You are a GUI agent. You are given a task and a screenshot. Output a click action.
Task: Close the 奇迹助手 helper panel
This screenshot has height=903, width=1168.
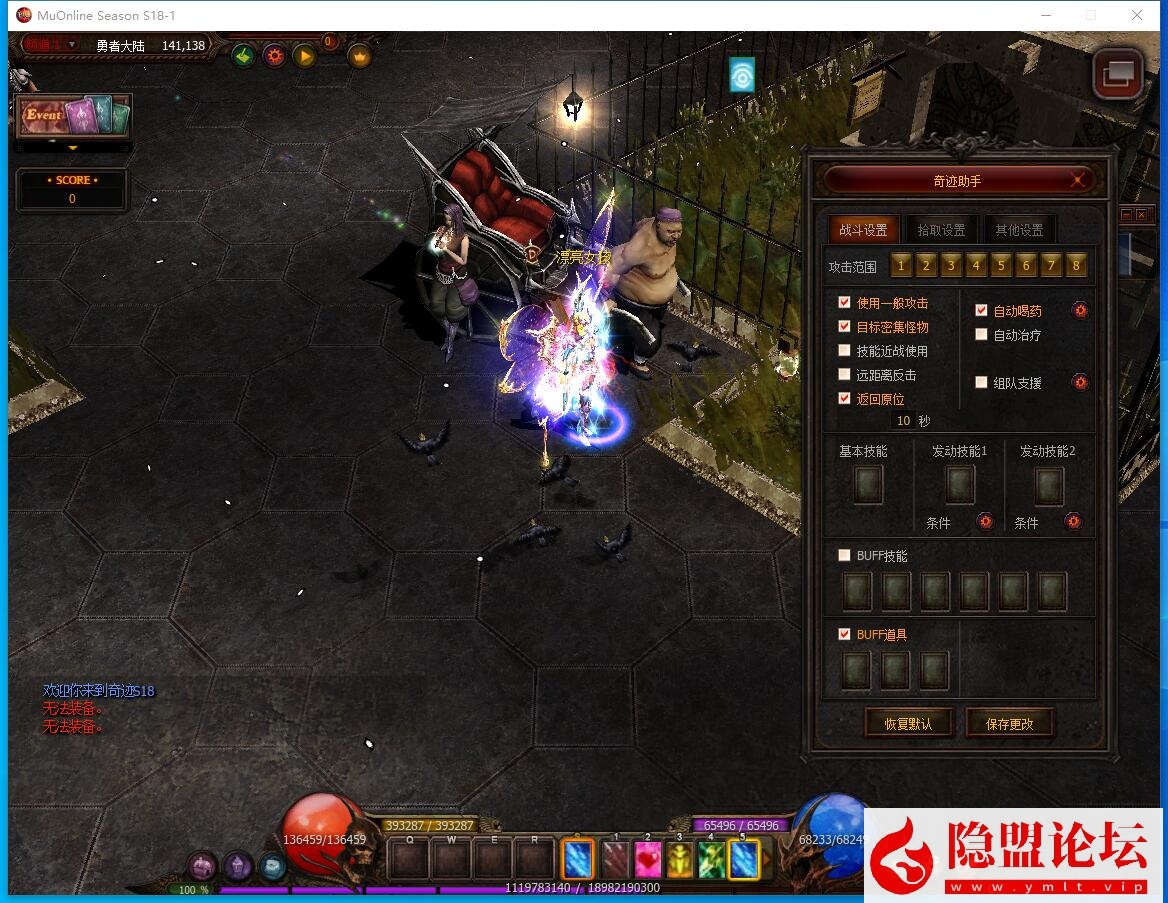1077,181
